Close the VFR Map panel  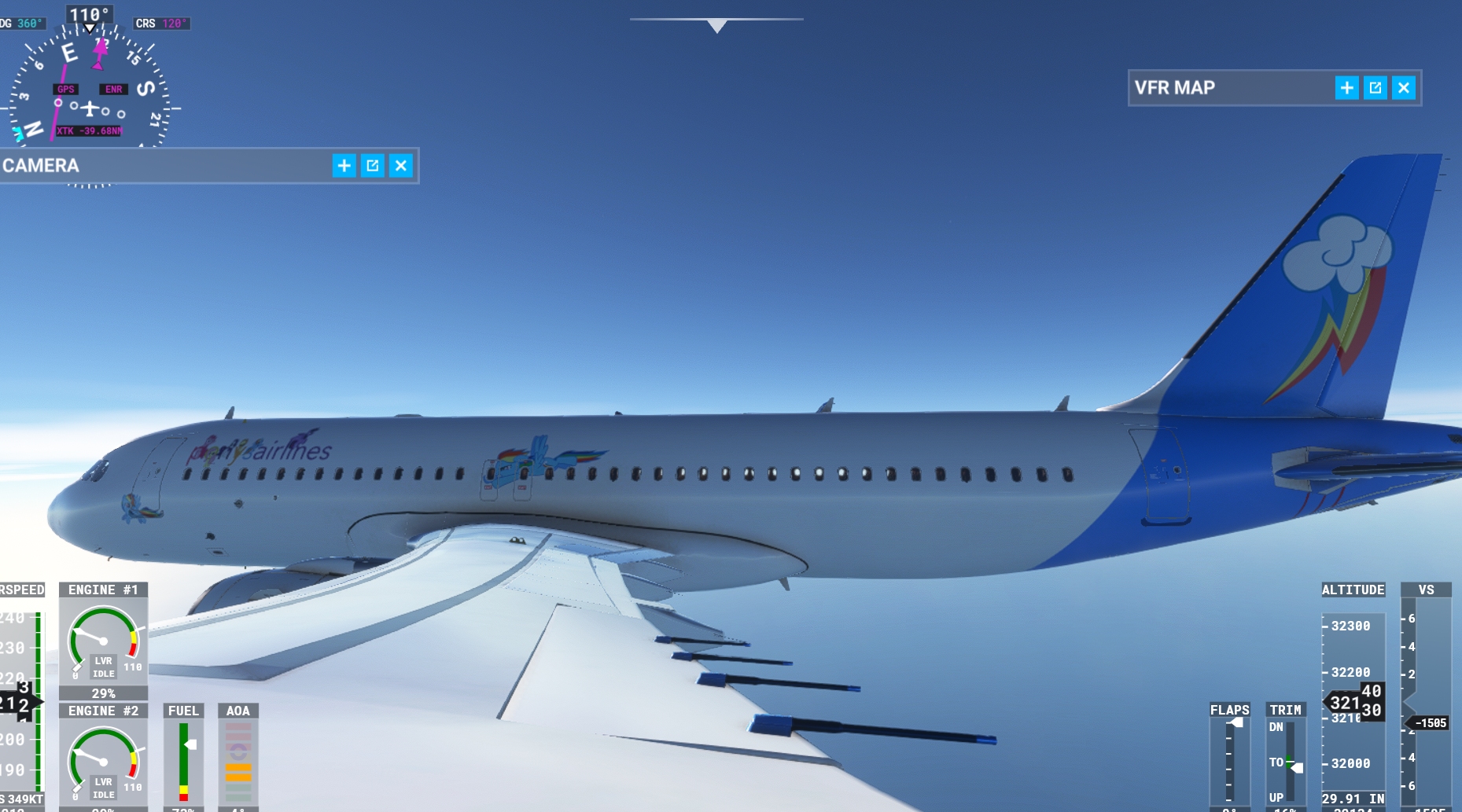pyautogui.click(x=1404, y=88)
